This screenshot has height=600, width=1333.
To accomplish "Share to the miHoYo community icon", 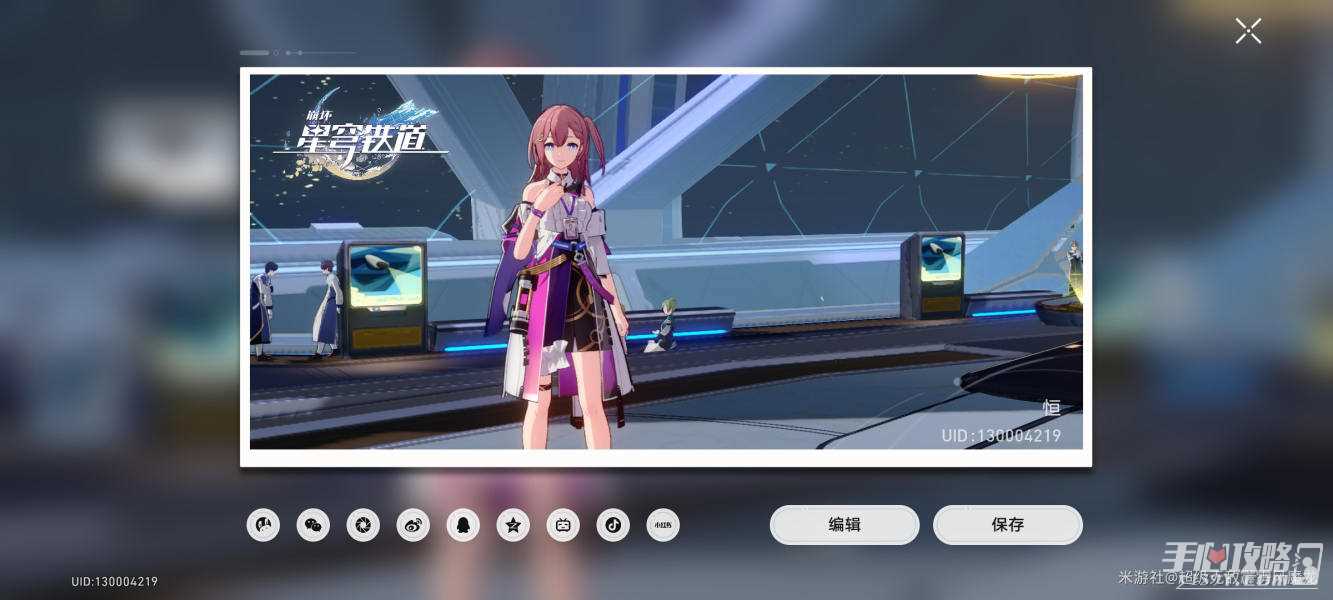I will (x=263, y=525).
